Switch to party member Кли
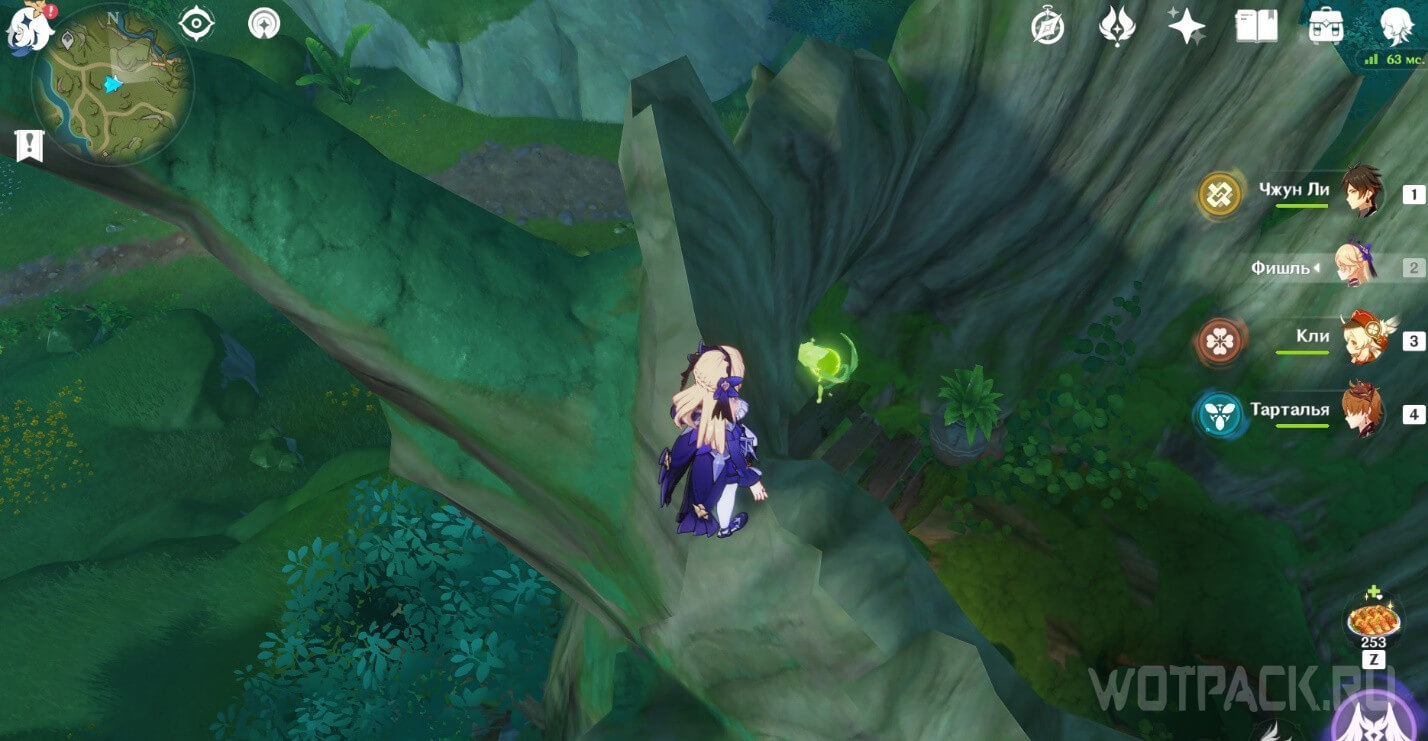Screen dimensions: 1428x741 1362,340
